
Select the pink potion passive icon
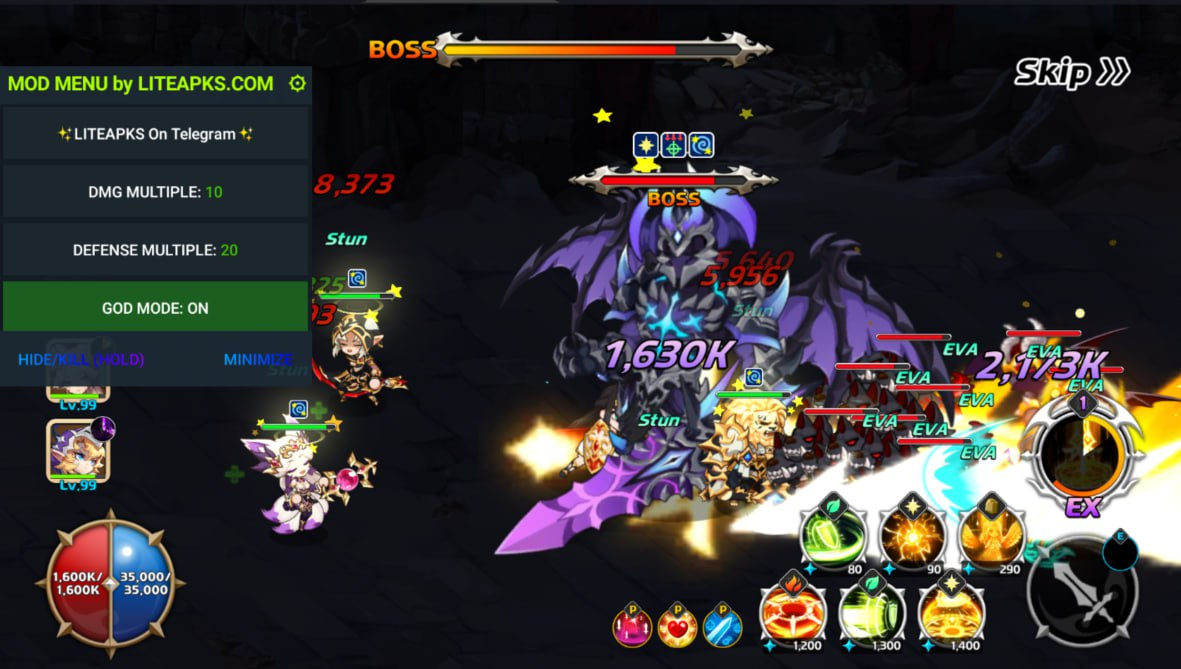click(632, 627)
